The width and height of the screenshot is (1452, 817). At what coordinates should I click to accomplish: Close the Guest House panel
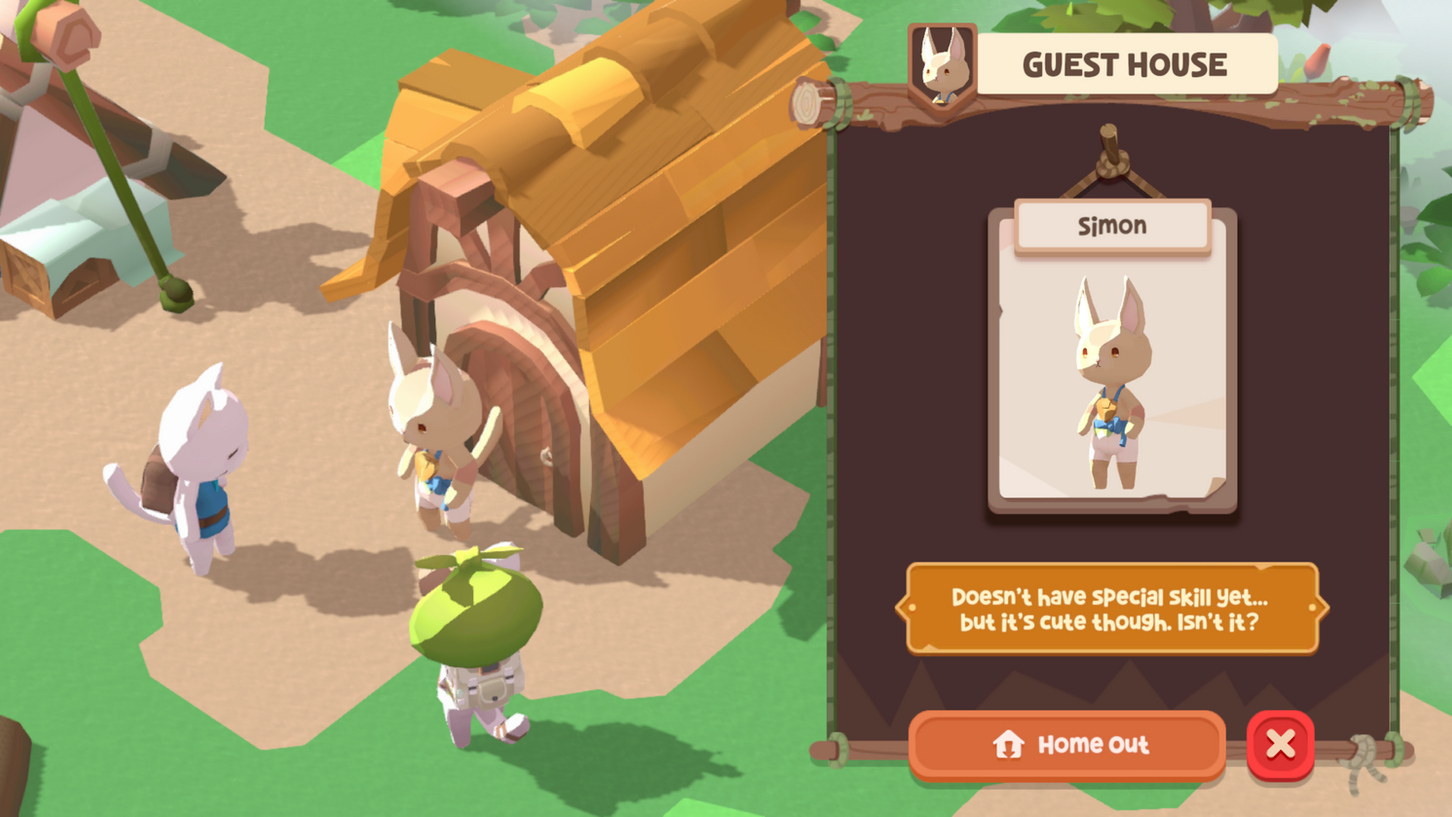(x=1280, y=745)
